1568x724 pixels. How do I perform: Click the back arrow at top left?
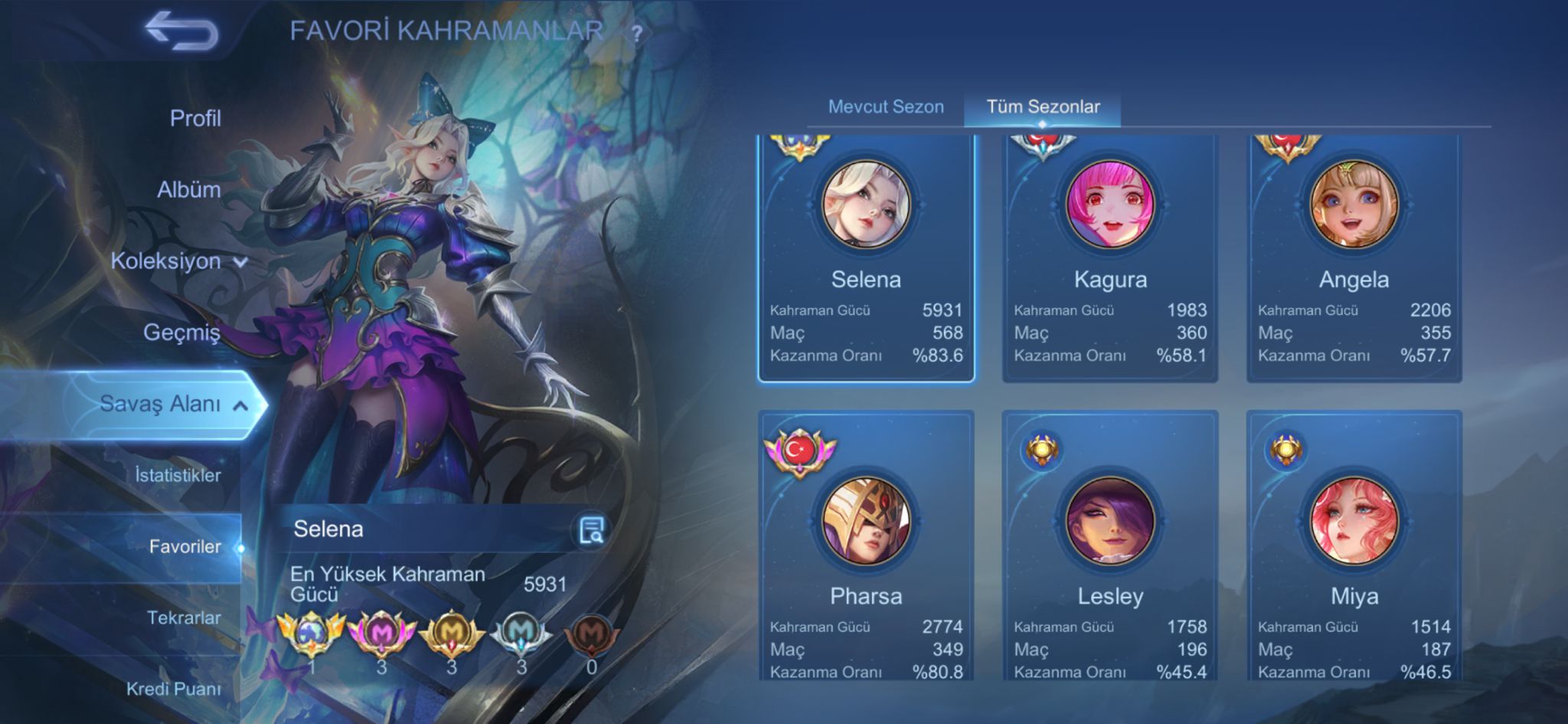click(184, 31)
